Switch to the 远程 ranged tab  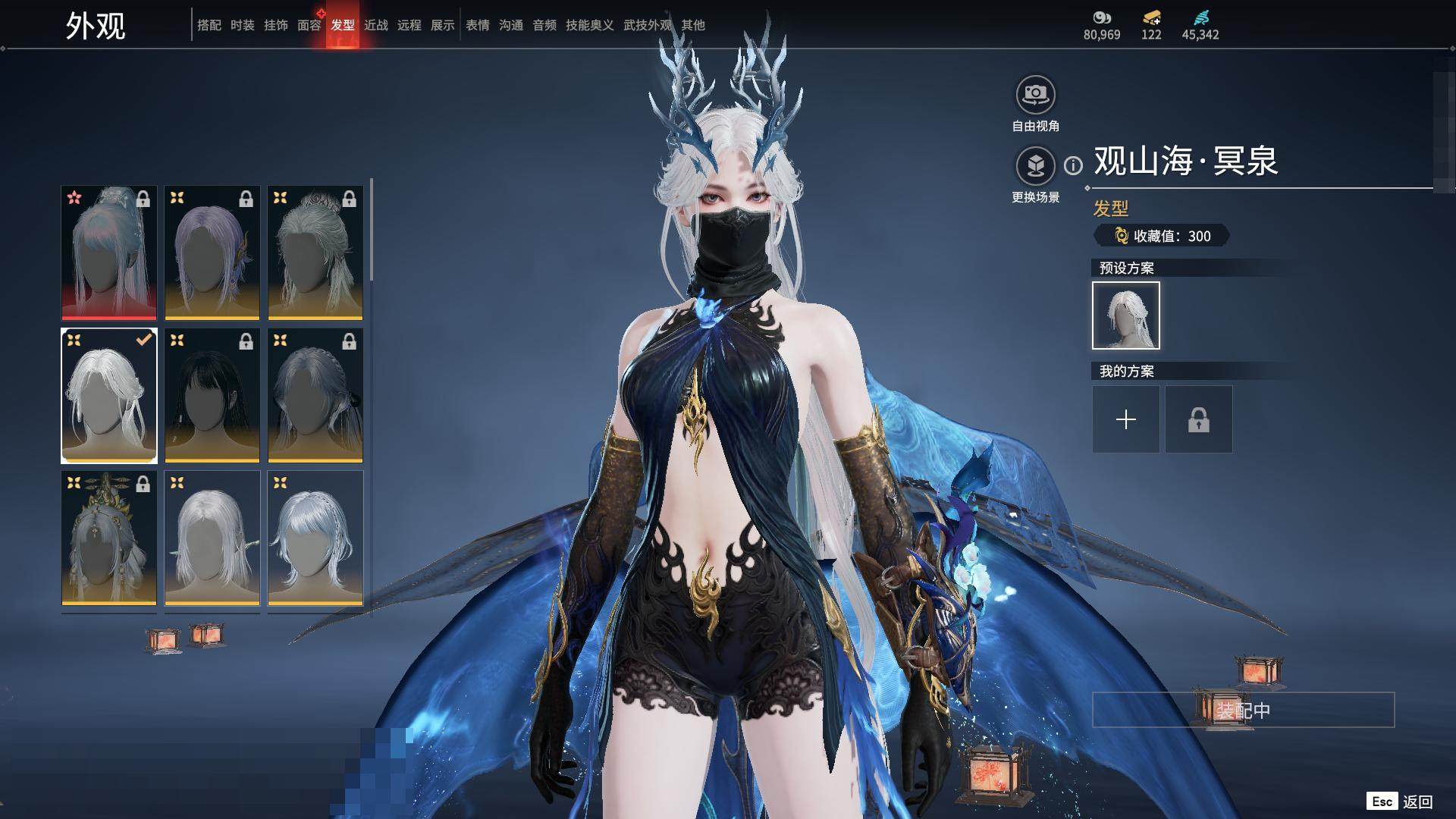pyautogui.click(x=409, y=25)
